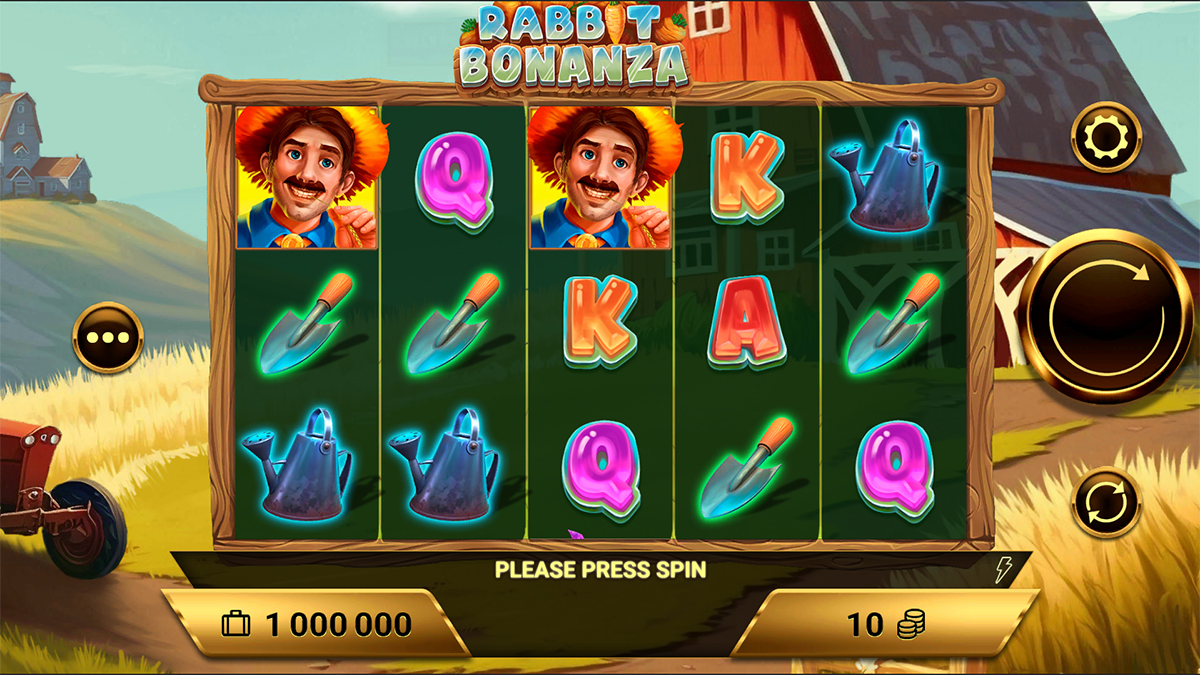Spin the reels with the large round button
1200x675 pixels.
coord(1106,317)
